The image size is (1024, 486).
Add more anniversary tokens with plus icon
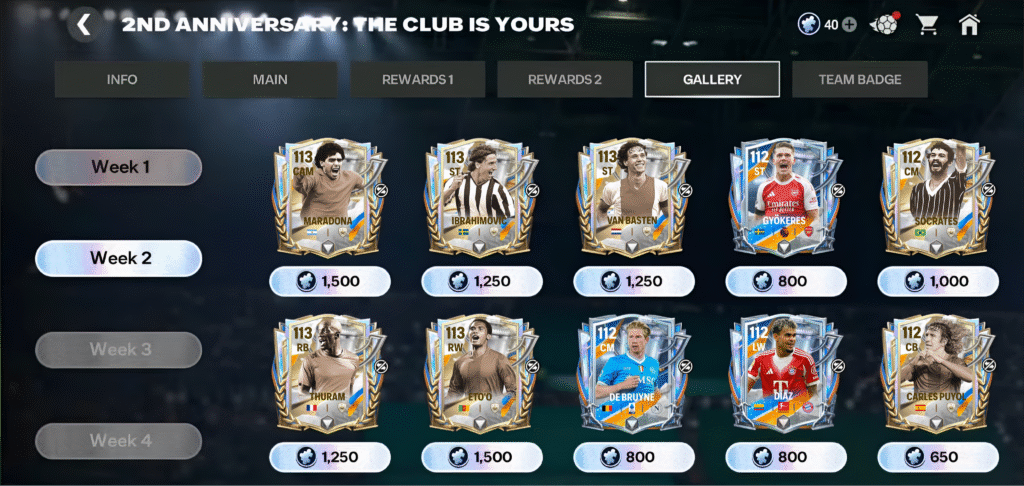(850, 25)
